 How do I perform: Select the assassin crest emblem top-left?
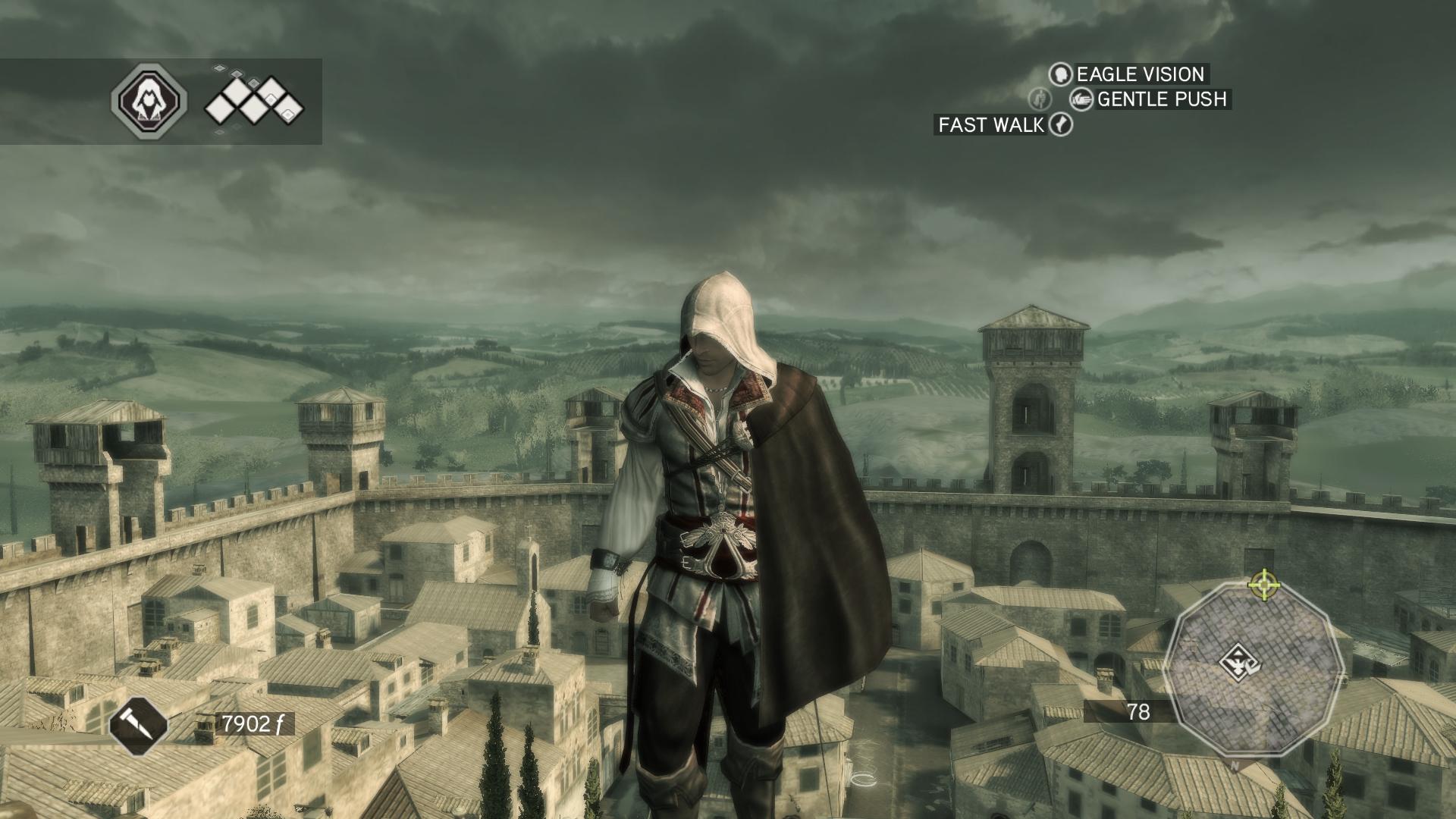pyautogui.click(x=149, y=99)
